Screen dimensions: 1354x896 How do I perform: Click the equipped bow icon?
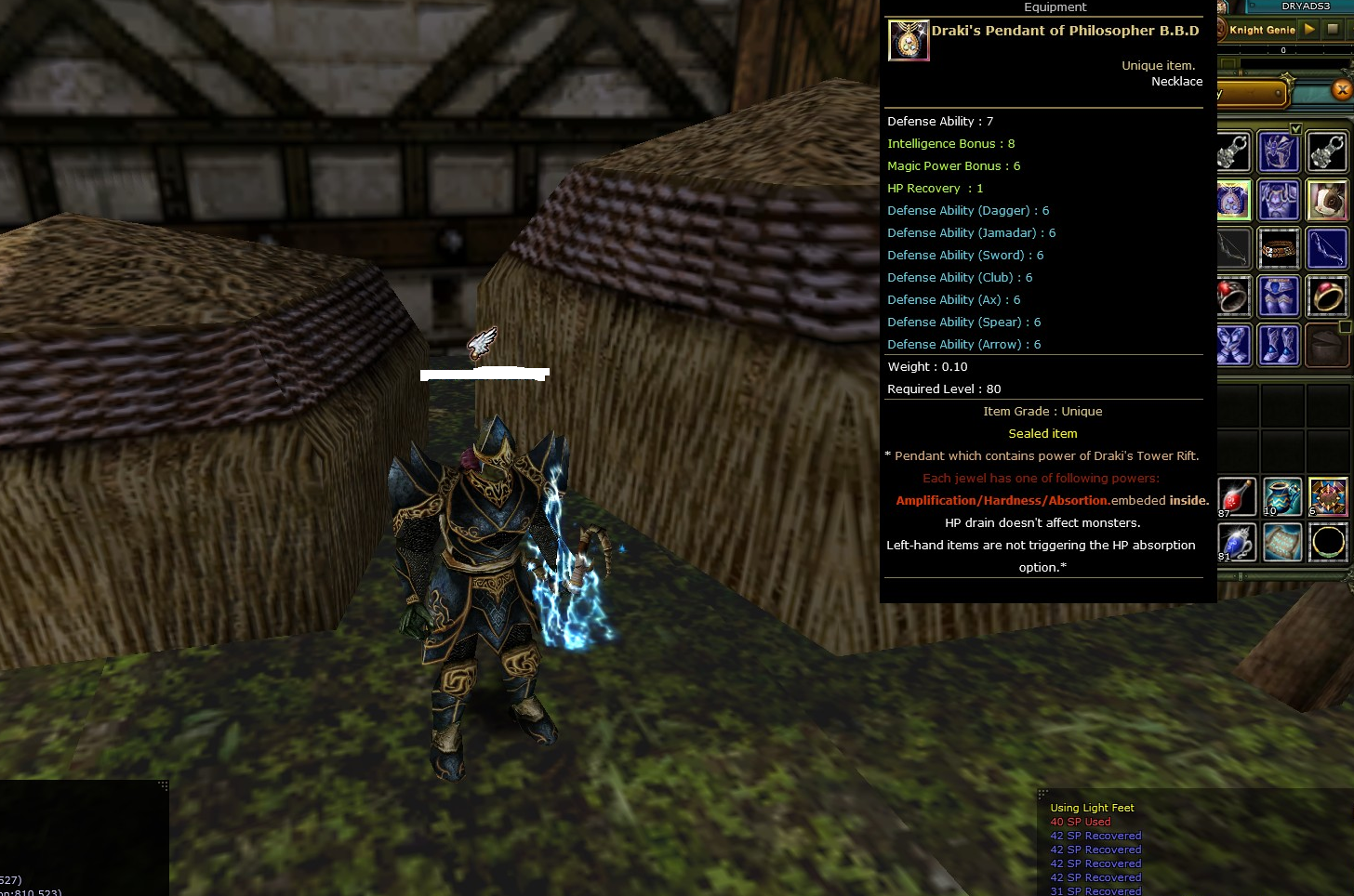pos(1327,249)
